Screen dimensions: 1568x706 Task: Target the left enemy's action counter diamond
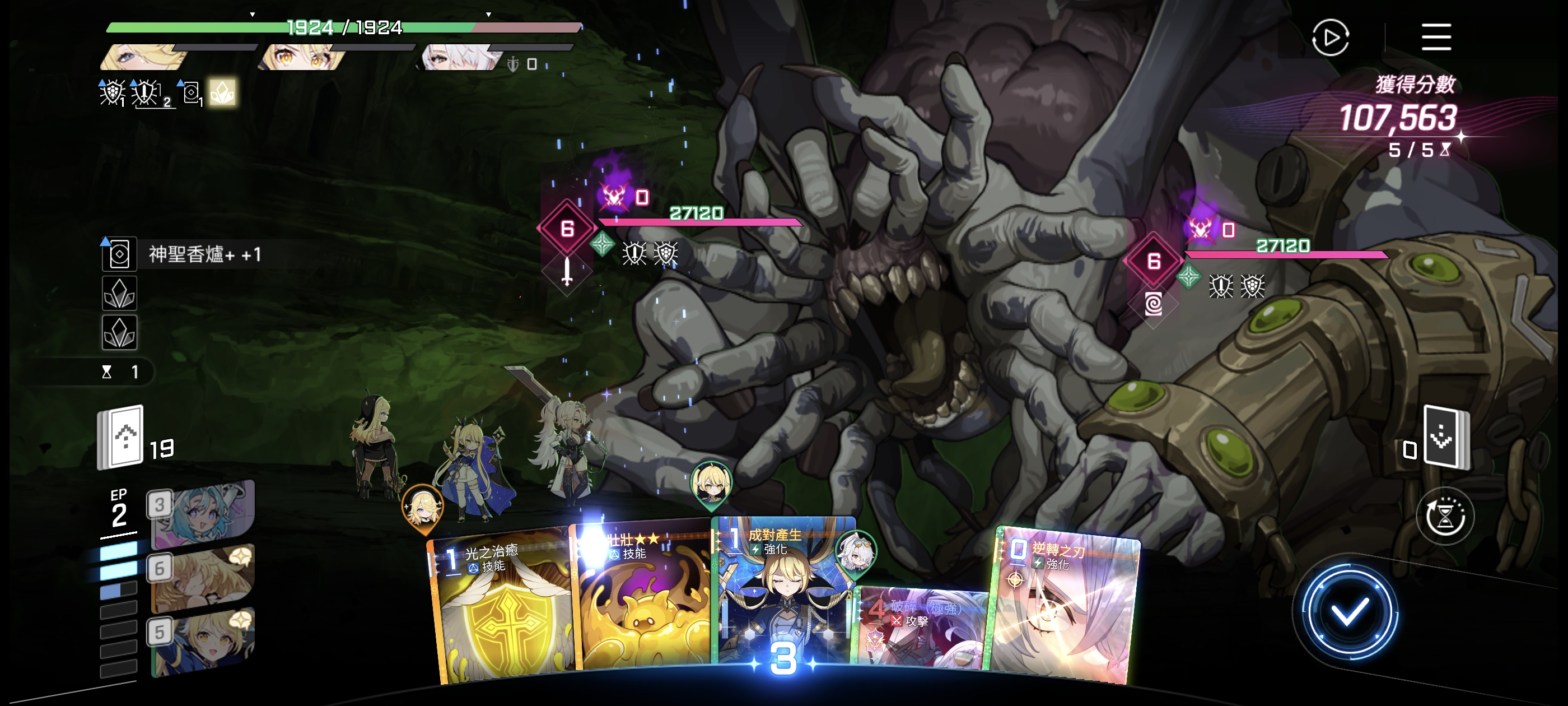click(x=567, y=229)
